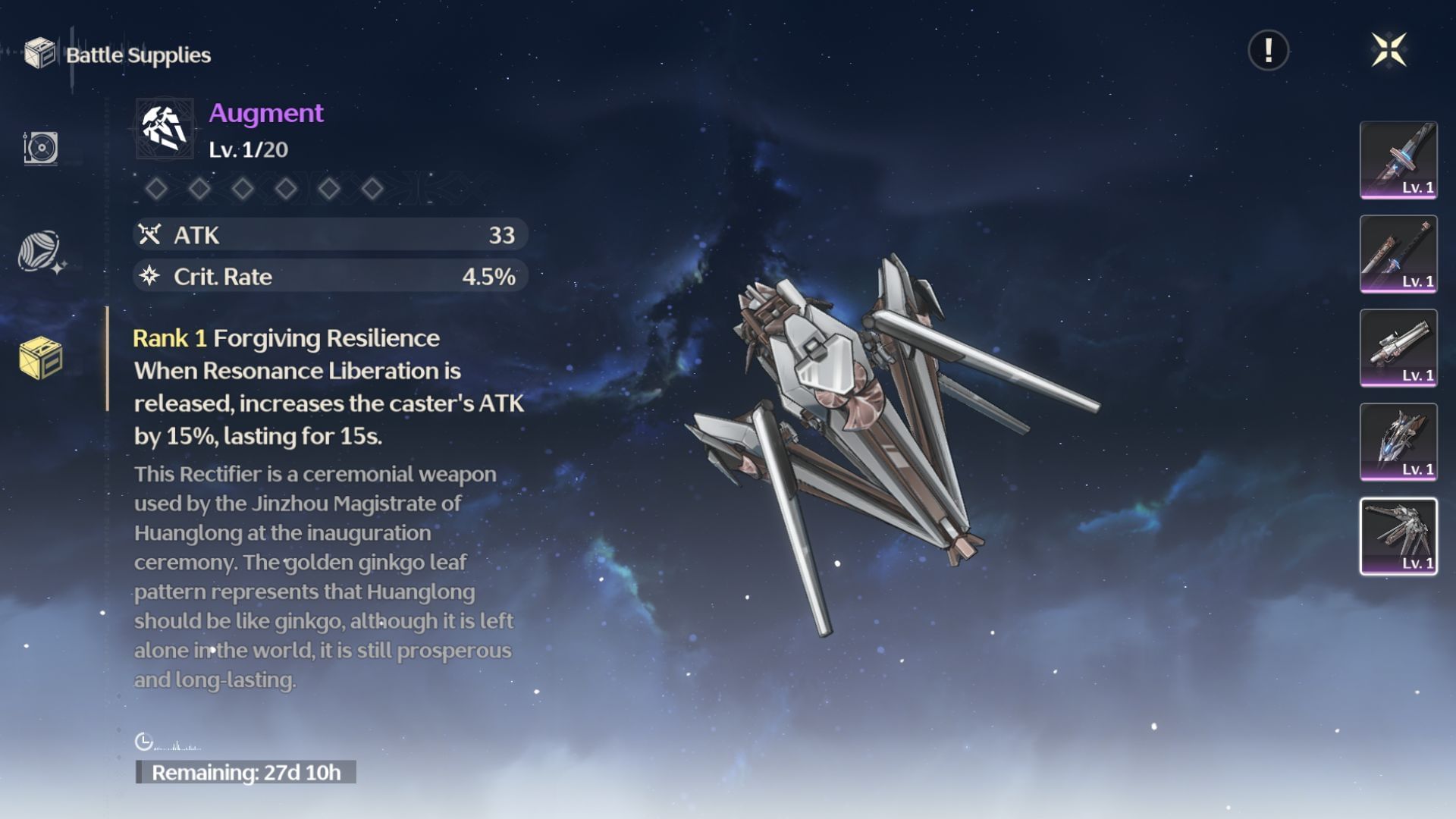Select the broadblade weapon thumbnail
Image resolution: width=1456 pixels, height=819 pixels.
pyautogui.click(x=1398, y=160)
